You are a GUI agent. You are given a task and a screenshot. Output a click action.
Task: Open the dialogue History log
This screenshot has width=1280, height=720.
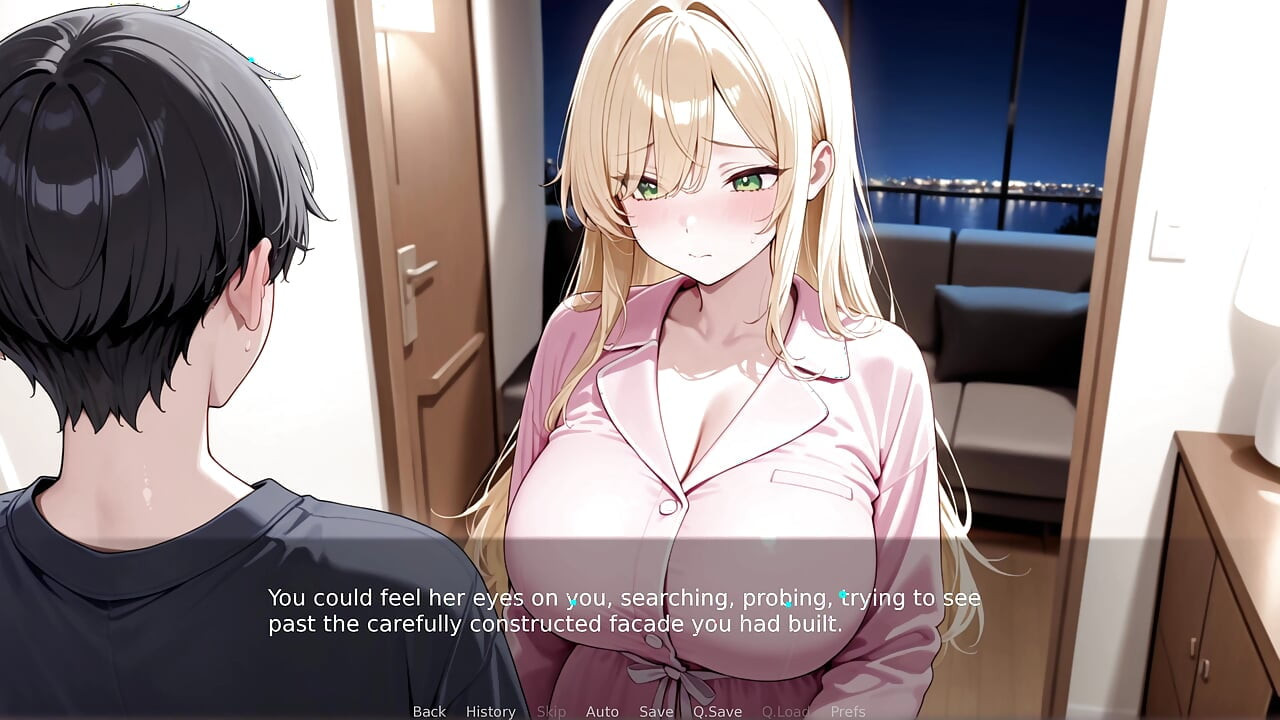pyautogui.click(x=490, y=711)
